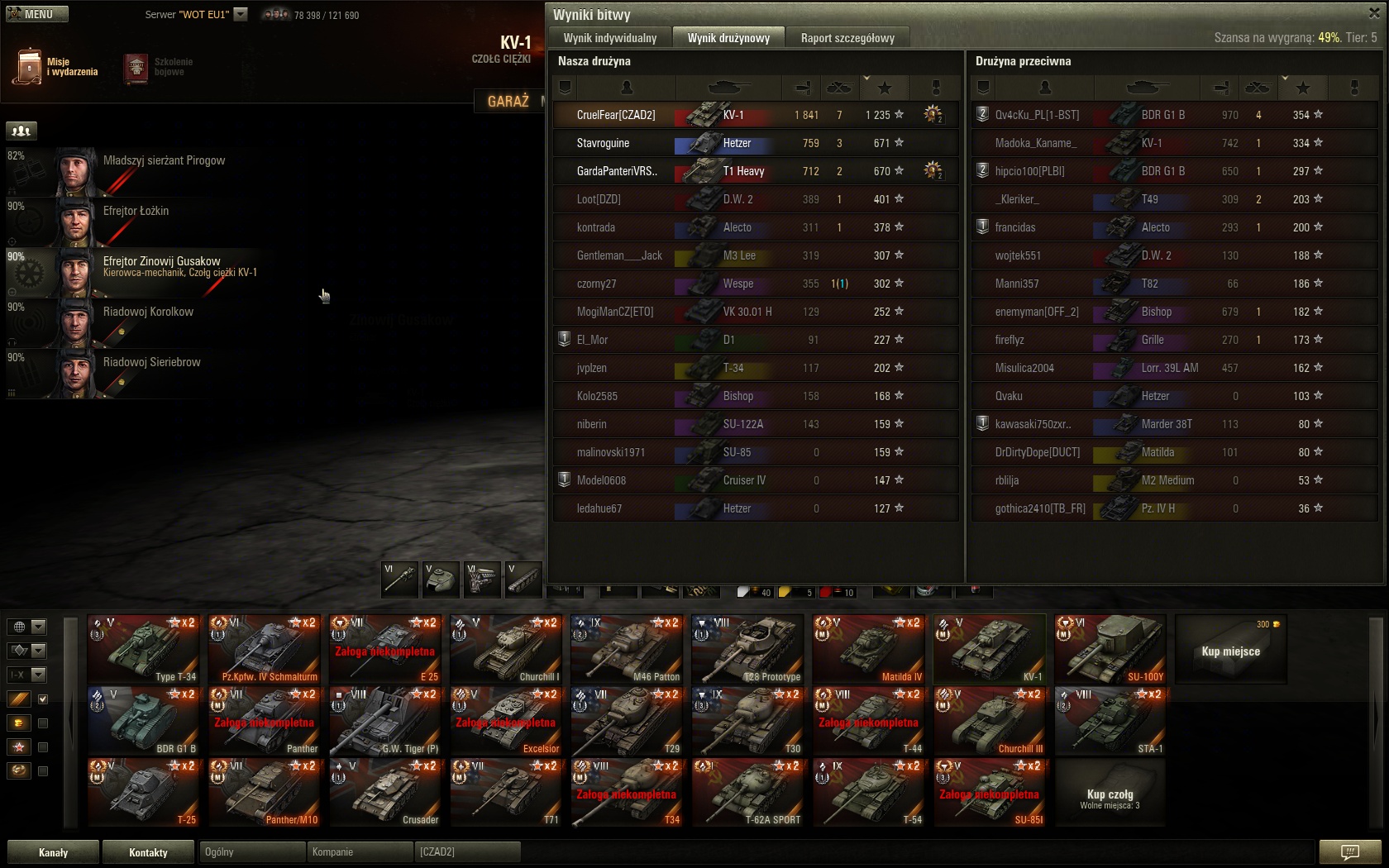Open the Kontakty contacts list

(x=148, y=852)
